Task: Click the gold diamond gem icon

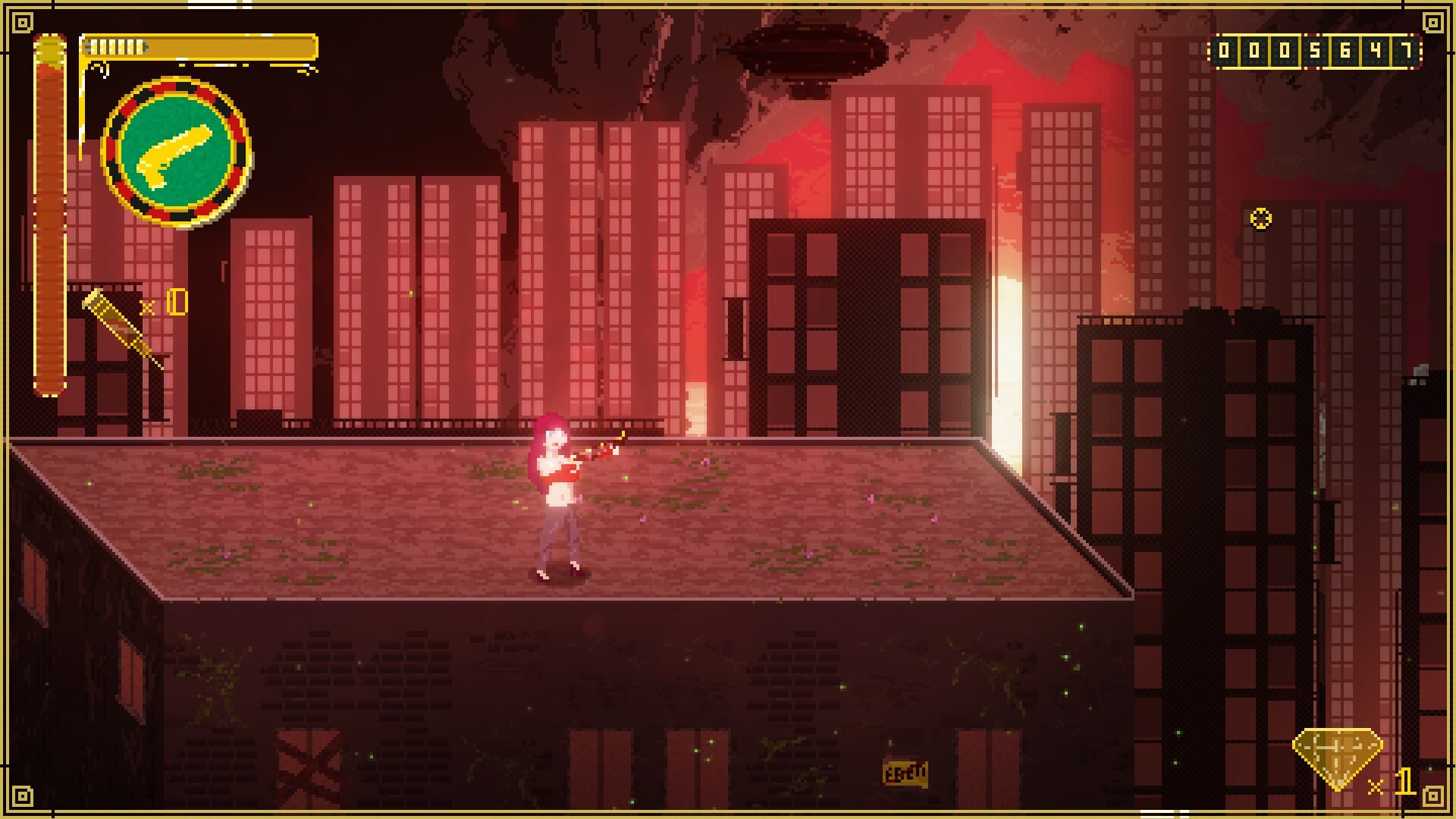Action: [1337, 758]
